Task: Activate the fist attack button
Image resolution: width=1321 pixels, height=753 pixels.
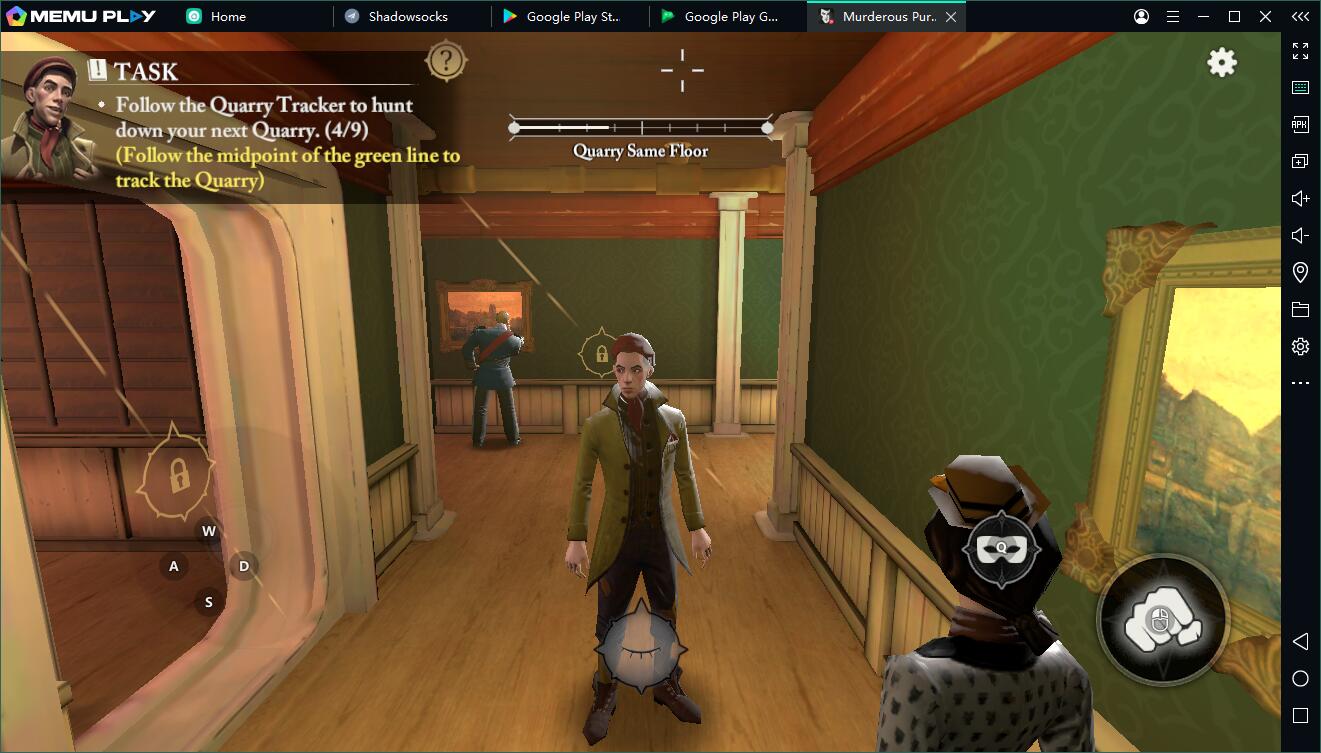Action: [1162, 622]
